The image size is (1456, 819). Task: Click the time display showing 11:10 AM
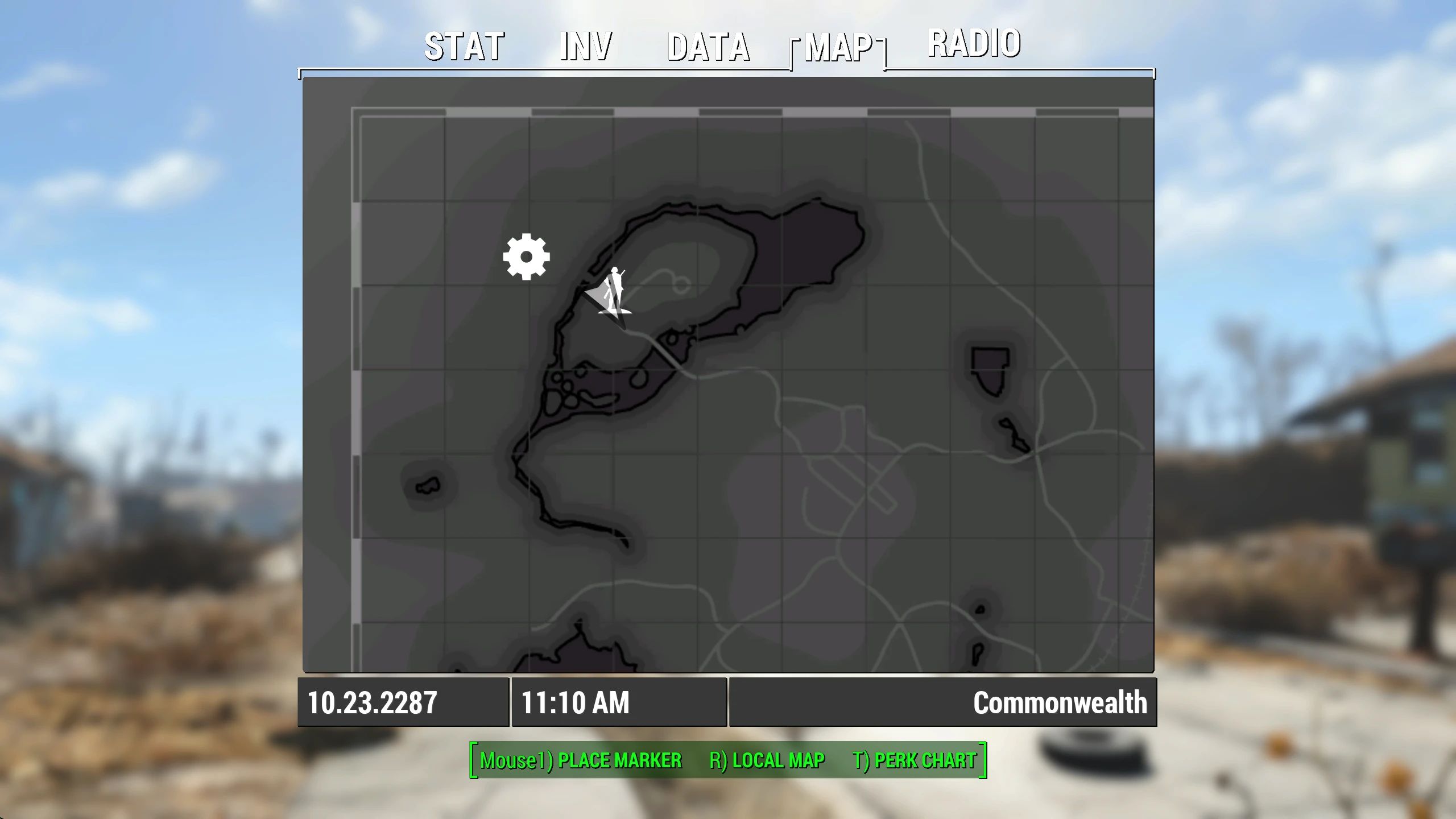click(574, 702)
